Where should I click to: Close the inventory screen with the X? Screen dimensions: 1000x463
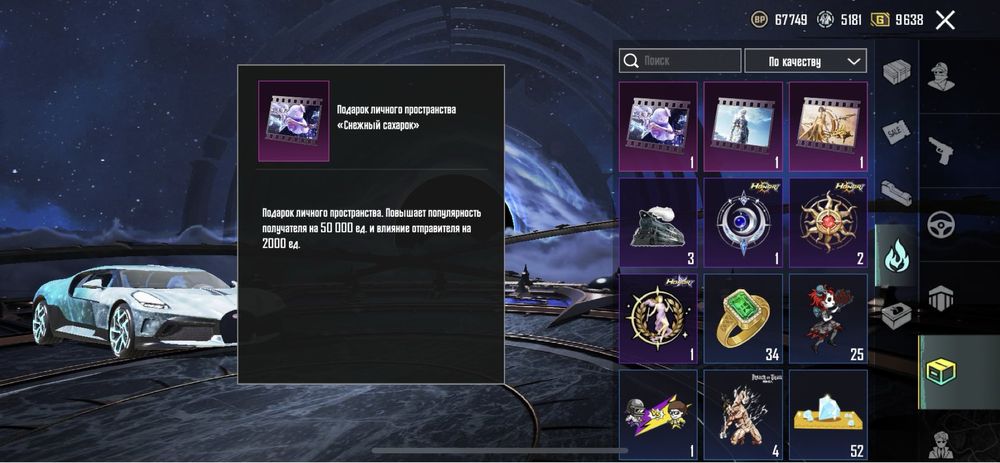pyautogui.click(x=945, y=20)
